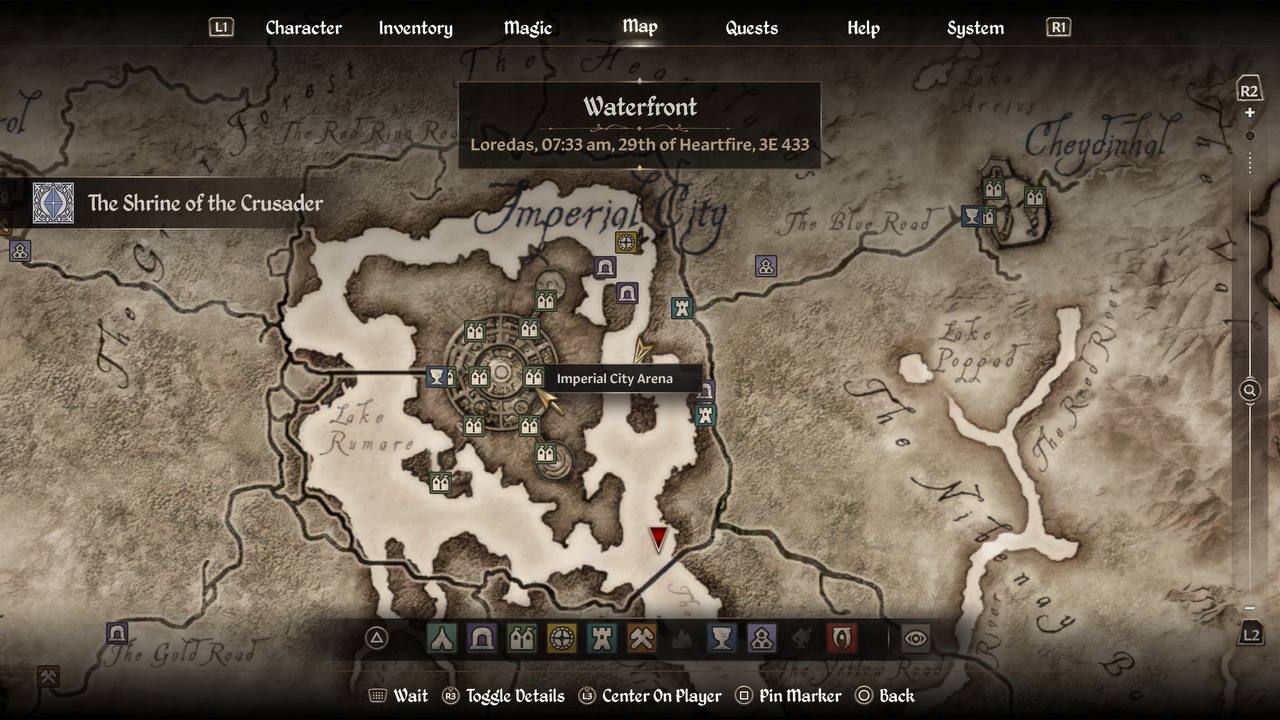Open the Character tab

(303, 28)
